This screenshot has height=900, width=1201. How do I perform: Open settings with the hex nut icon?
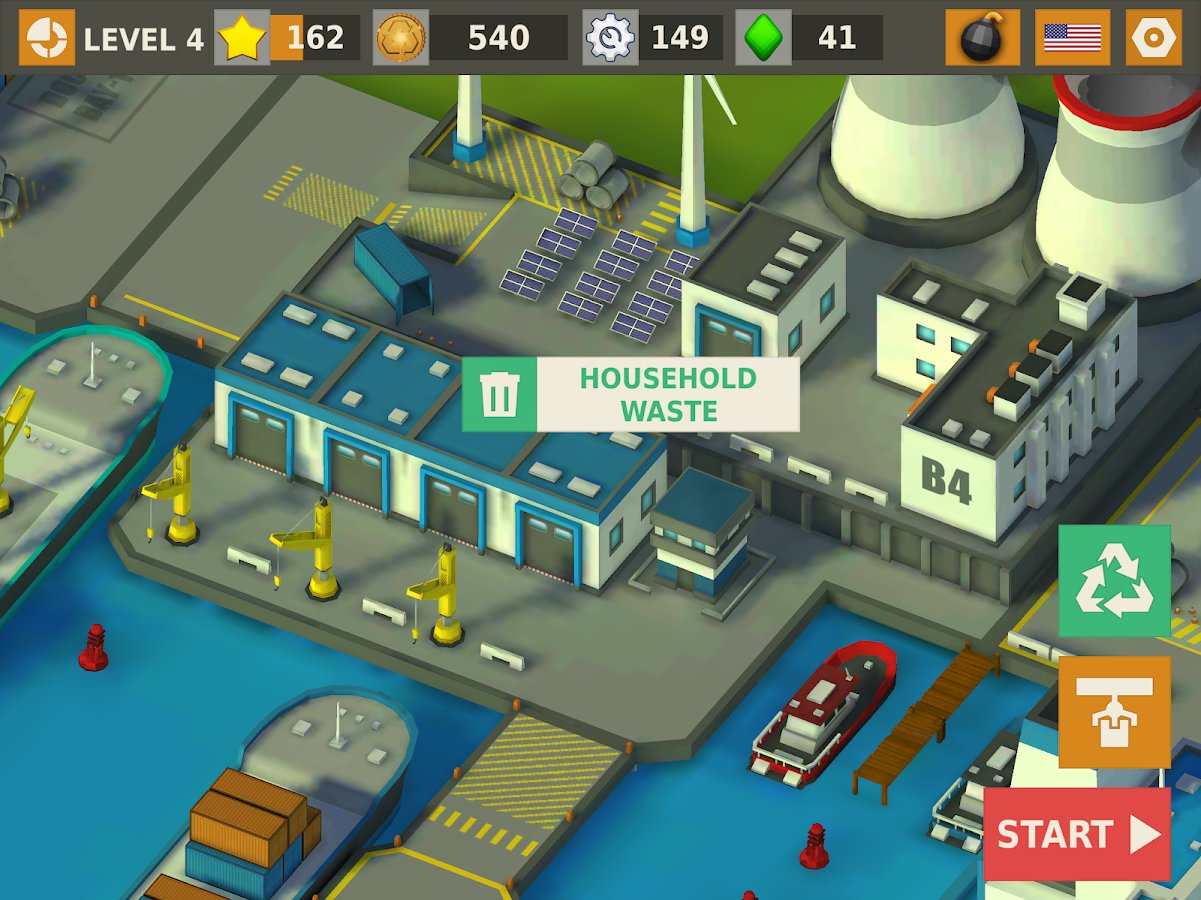point(1153,38)
